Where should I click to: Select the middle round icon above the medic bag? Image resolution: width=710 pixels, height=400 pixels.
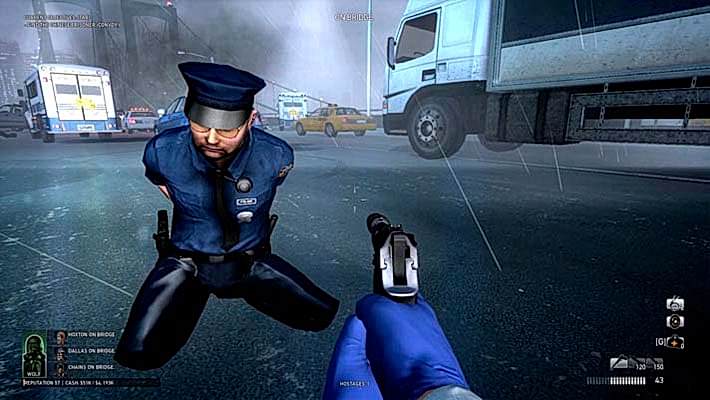coord(675,322)
